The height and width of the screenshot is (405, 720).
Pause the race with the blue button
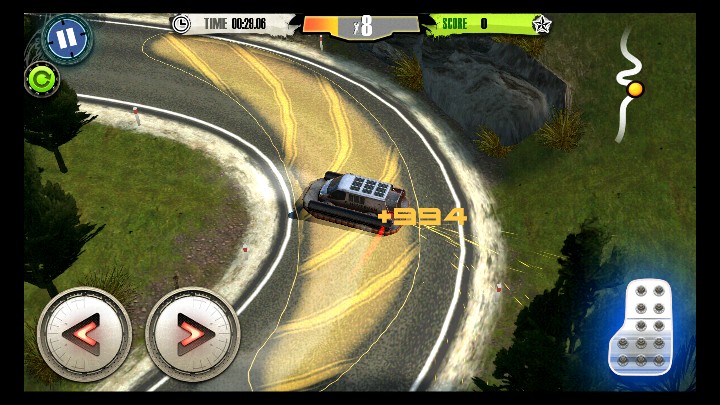click(67, 39)
